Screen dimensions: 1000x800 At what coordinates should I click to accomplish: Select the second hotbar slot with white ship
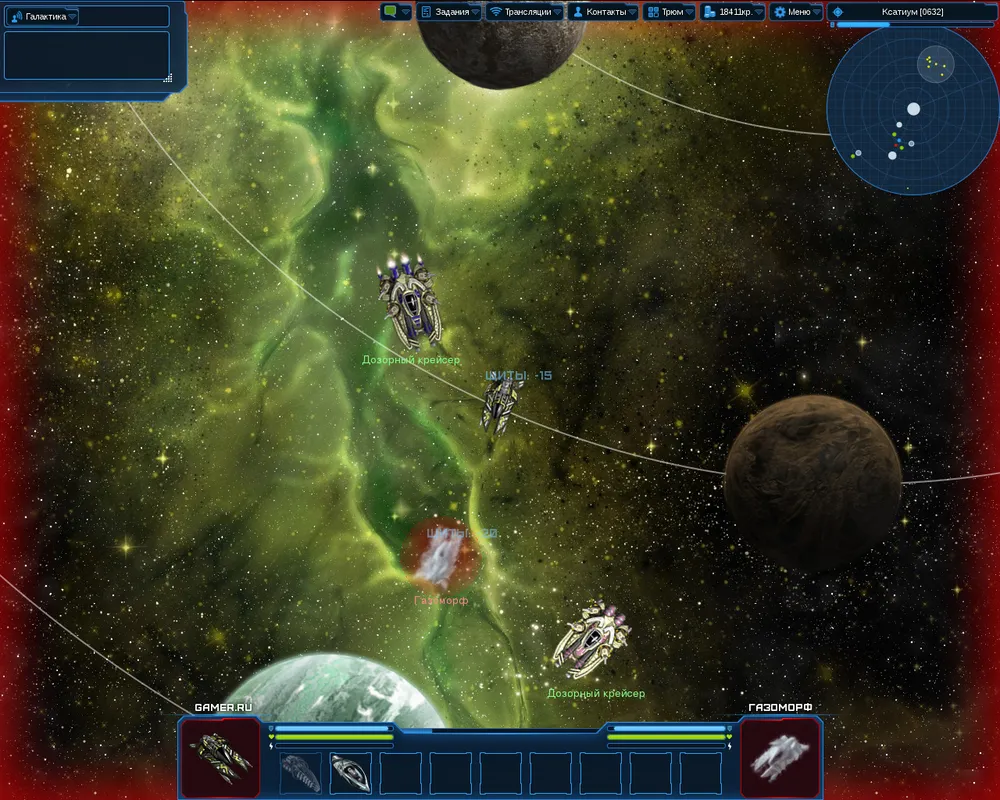[351, 772]
